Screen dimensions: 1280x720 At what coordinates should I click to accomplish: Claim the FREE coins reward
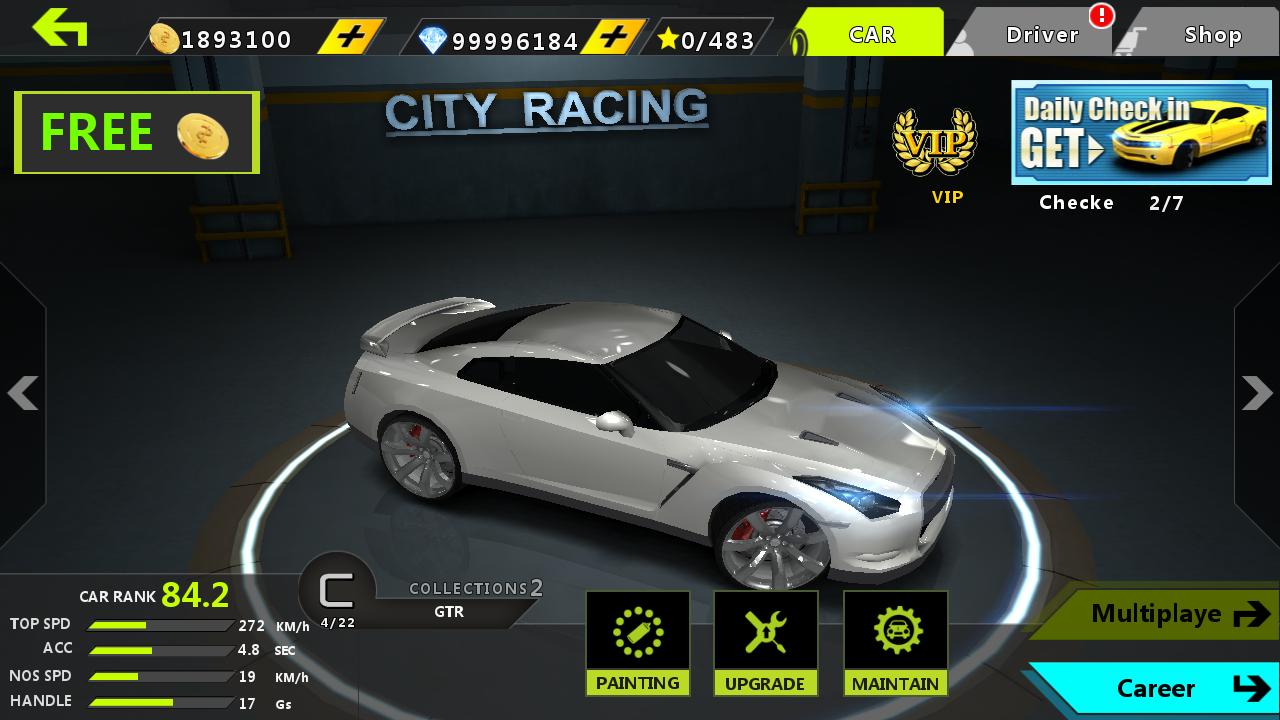pyautogui.click(x=135, y=132)
